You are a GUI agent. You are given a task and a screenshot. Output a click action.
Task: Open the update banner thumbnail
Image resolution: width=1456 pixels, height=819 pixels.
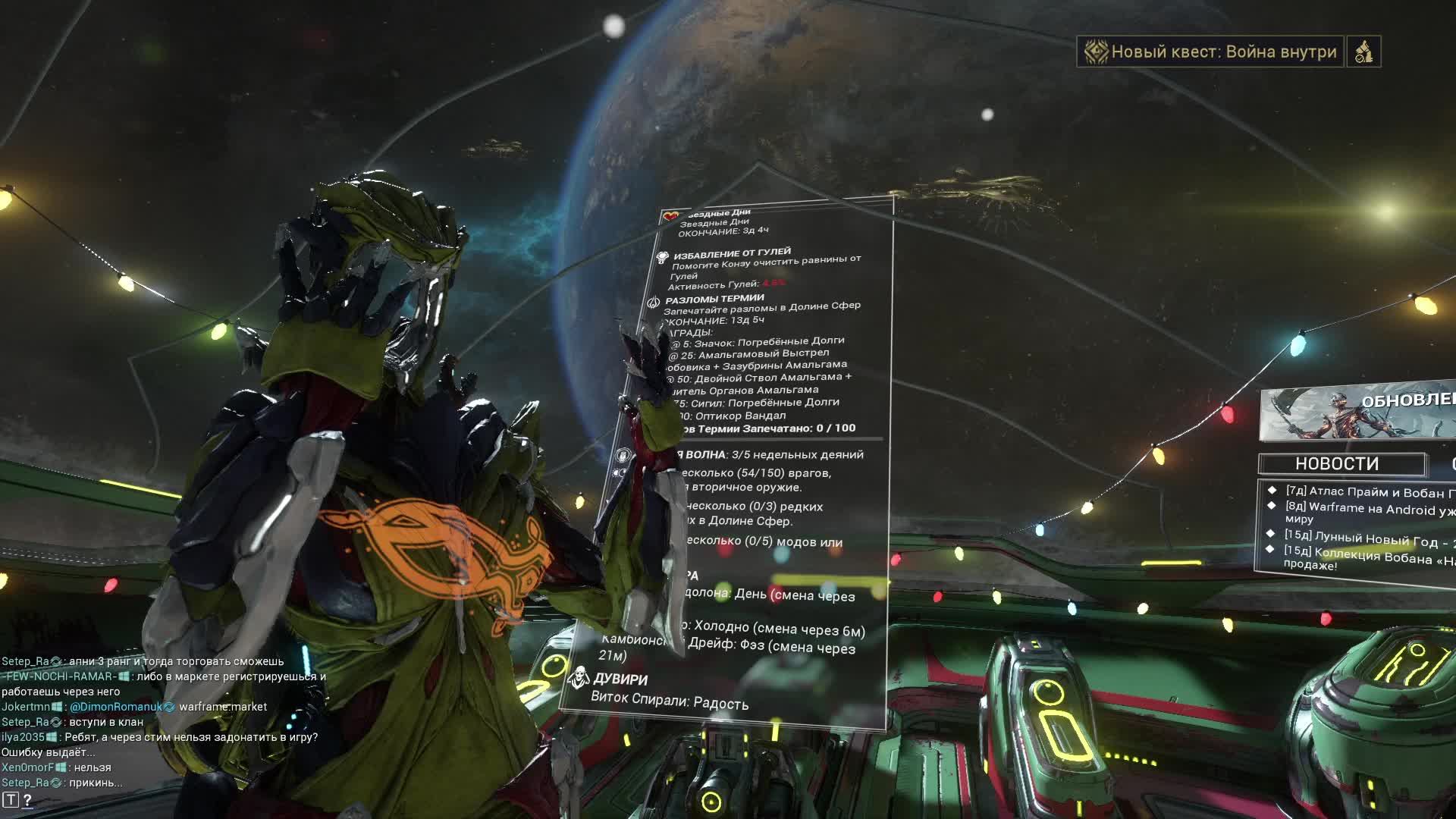[x=1357, y=414]
